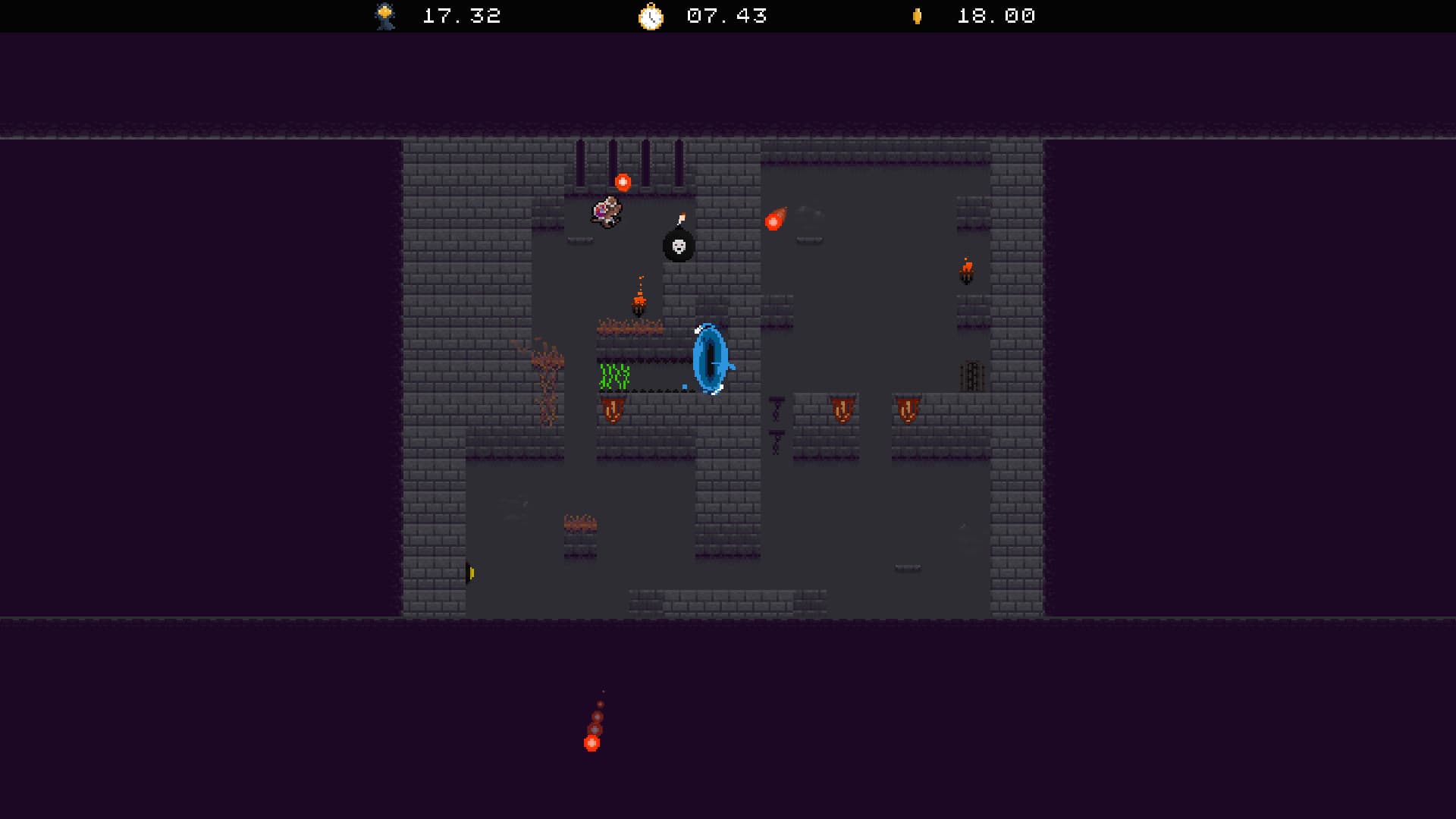Click the coin total 18.00
Viewport: 1456px width, 819px height.
coord(995,15)
